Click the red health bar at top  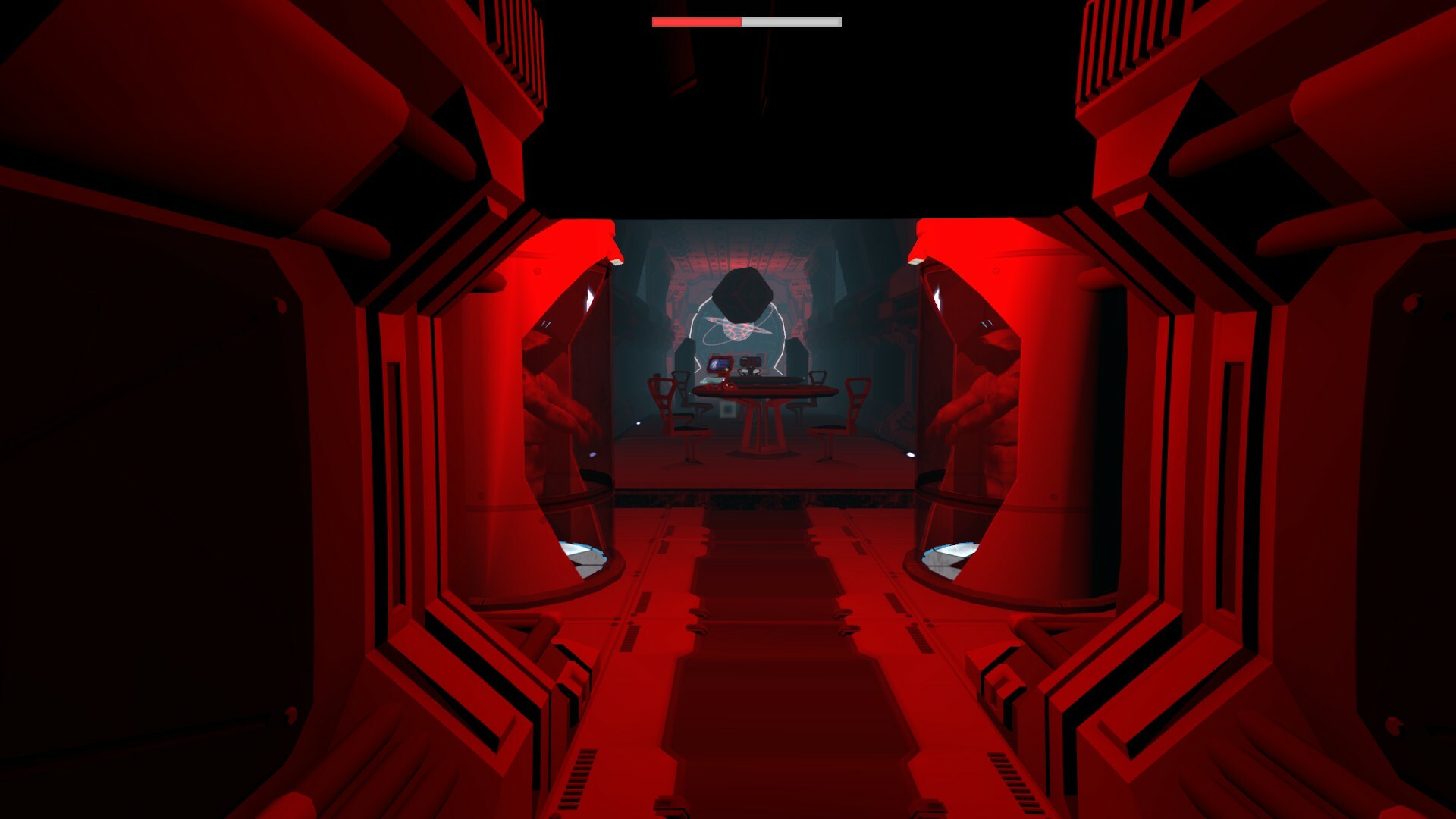pyautogui.click(x=696, y=22)
